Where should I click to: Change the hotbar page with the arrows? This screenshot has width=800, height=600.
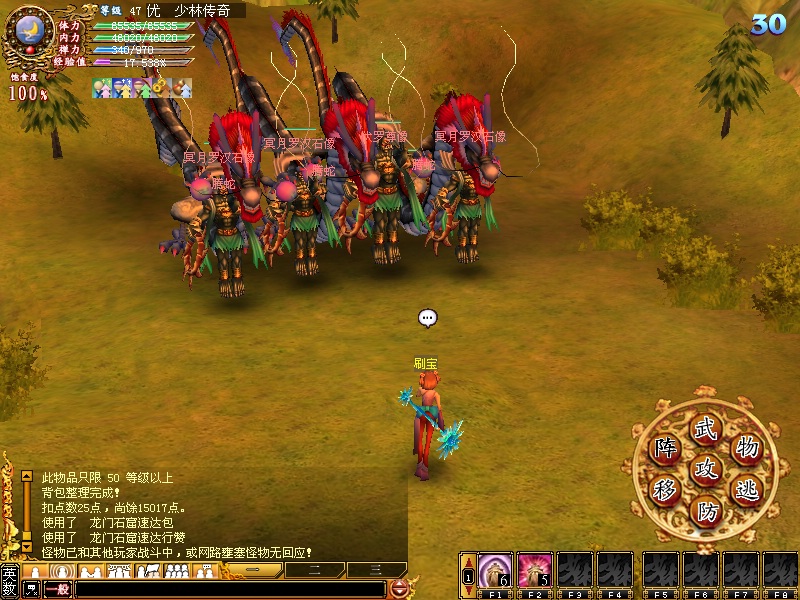pos(467,576)
